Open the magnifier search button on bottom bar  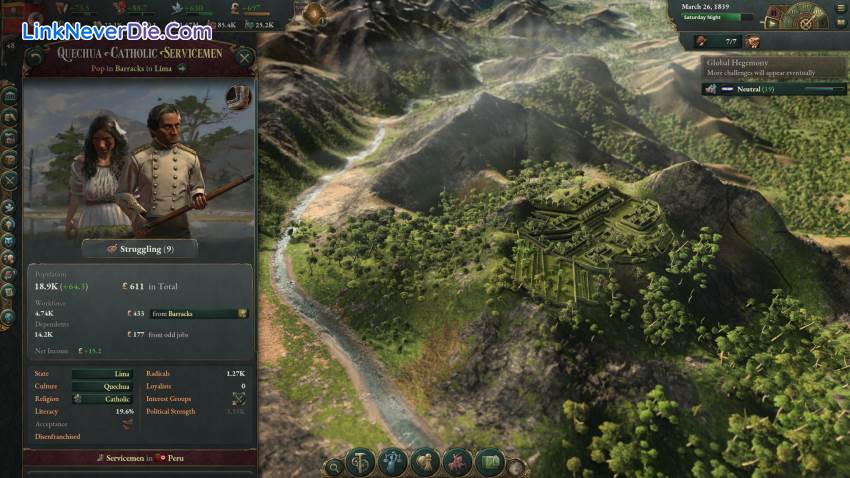point(333,466)
